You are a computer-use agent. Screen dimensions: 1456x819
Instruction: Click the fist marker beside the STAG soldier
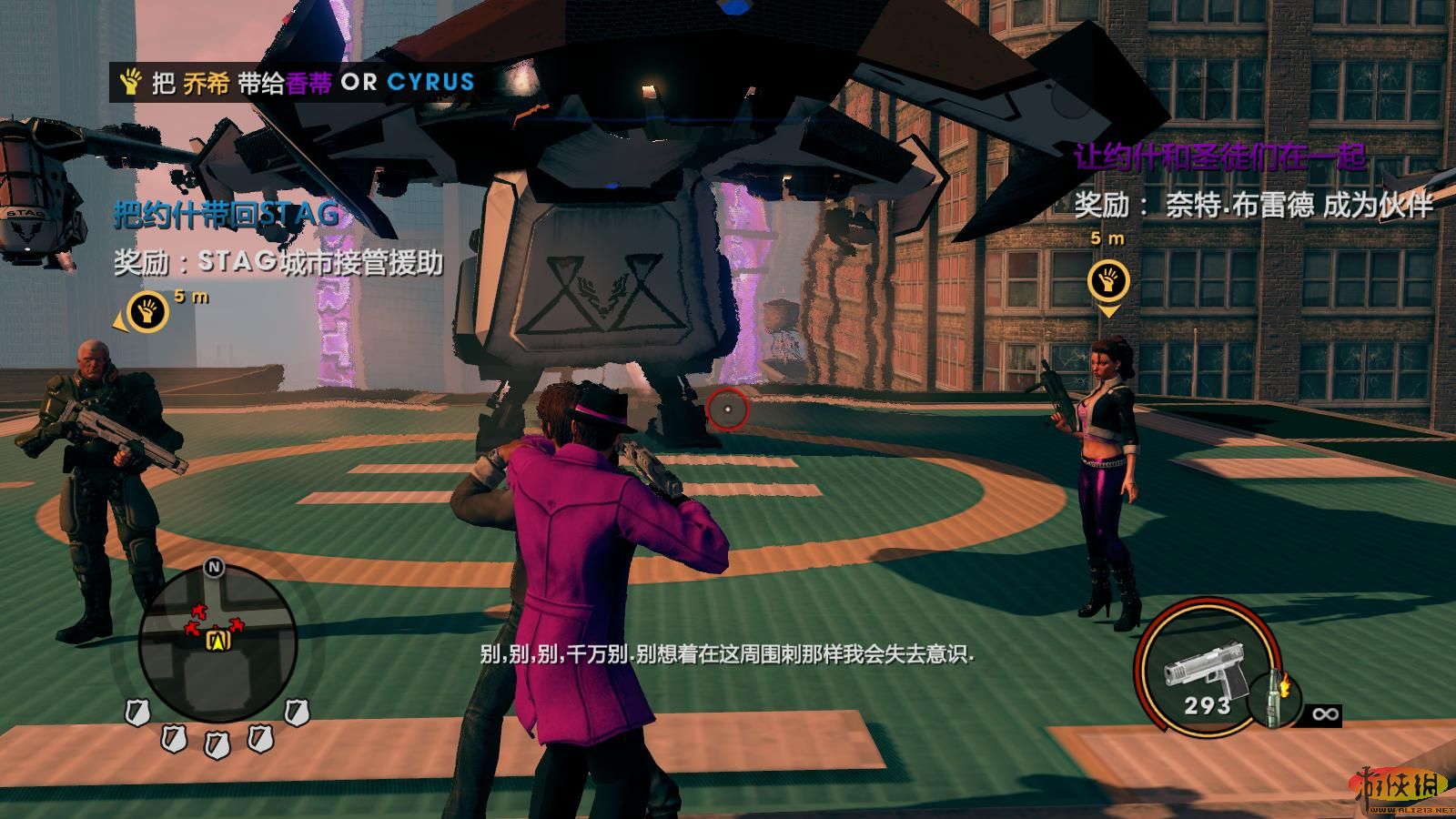pyautogui.click(x=147, y=311)
